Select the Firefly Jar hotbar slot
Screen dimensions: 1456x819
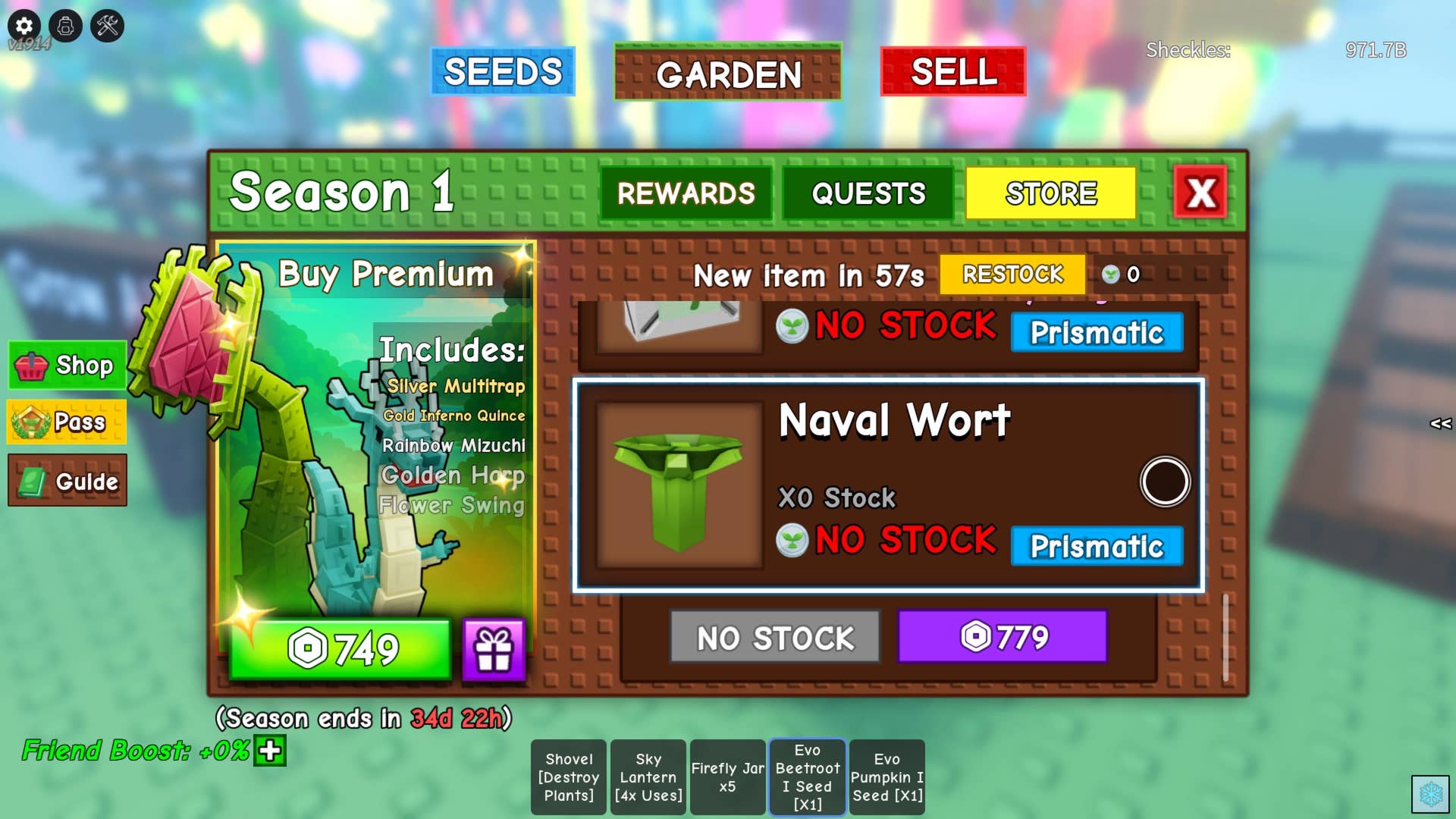pyautogui.click(x=727, y=777)
